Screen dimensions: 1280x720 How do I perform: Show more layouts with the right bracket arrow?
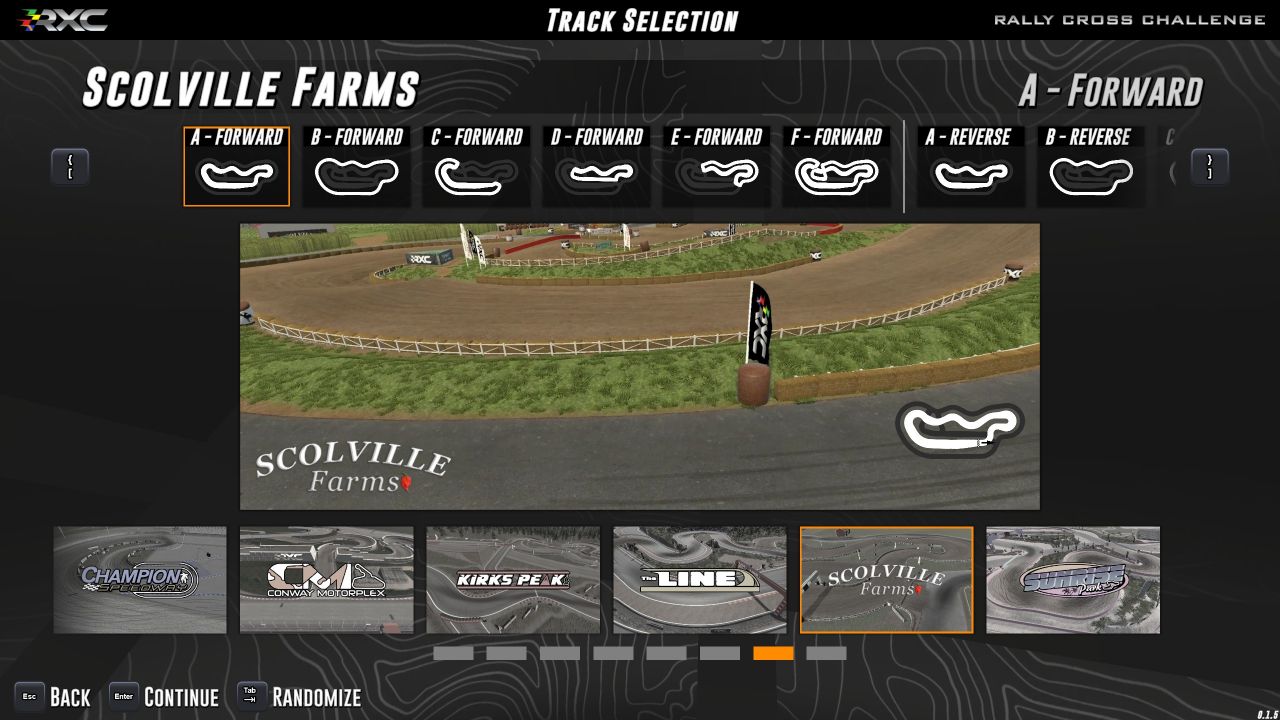[x=1209, y=167]
